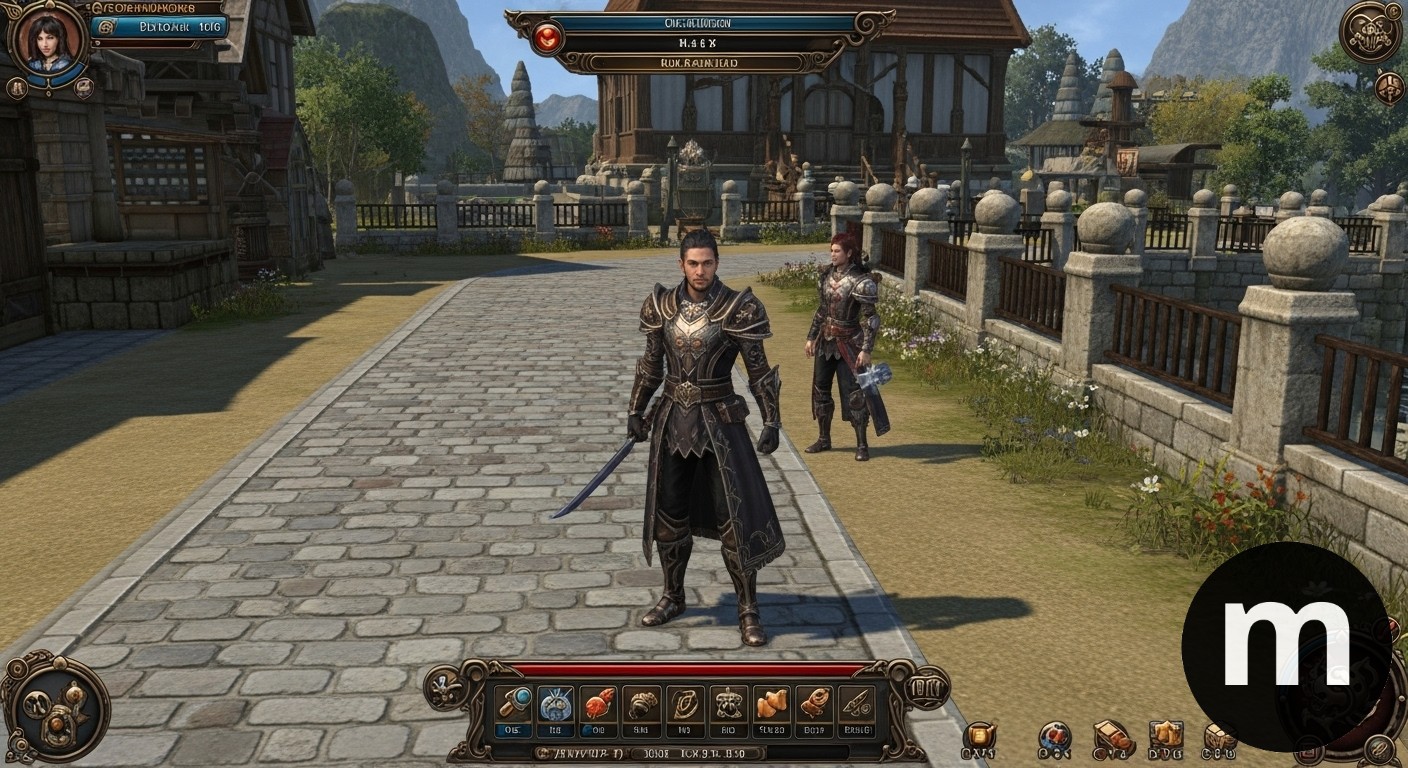The width and height of the screenshot is (1408, 768).
Task: Select the dark gauntlet hotbar slot
Action: point(641,704)
